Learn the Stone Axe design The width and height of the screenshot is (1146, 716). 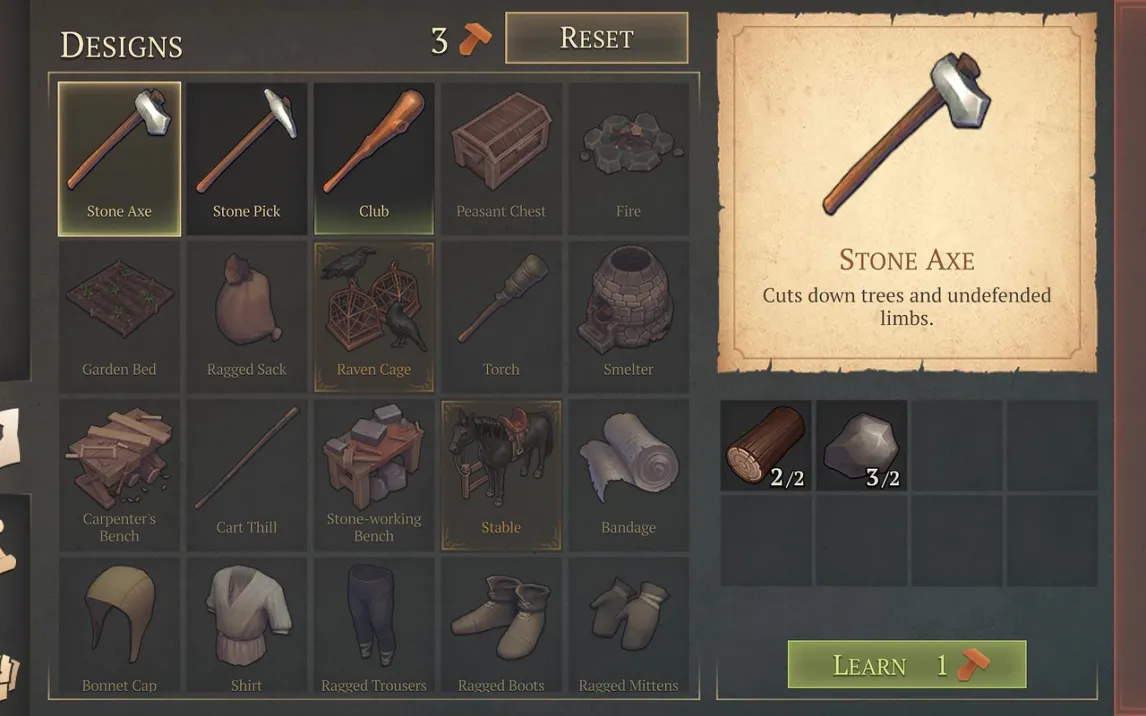coord(907,665)
